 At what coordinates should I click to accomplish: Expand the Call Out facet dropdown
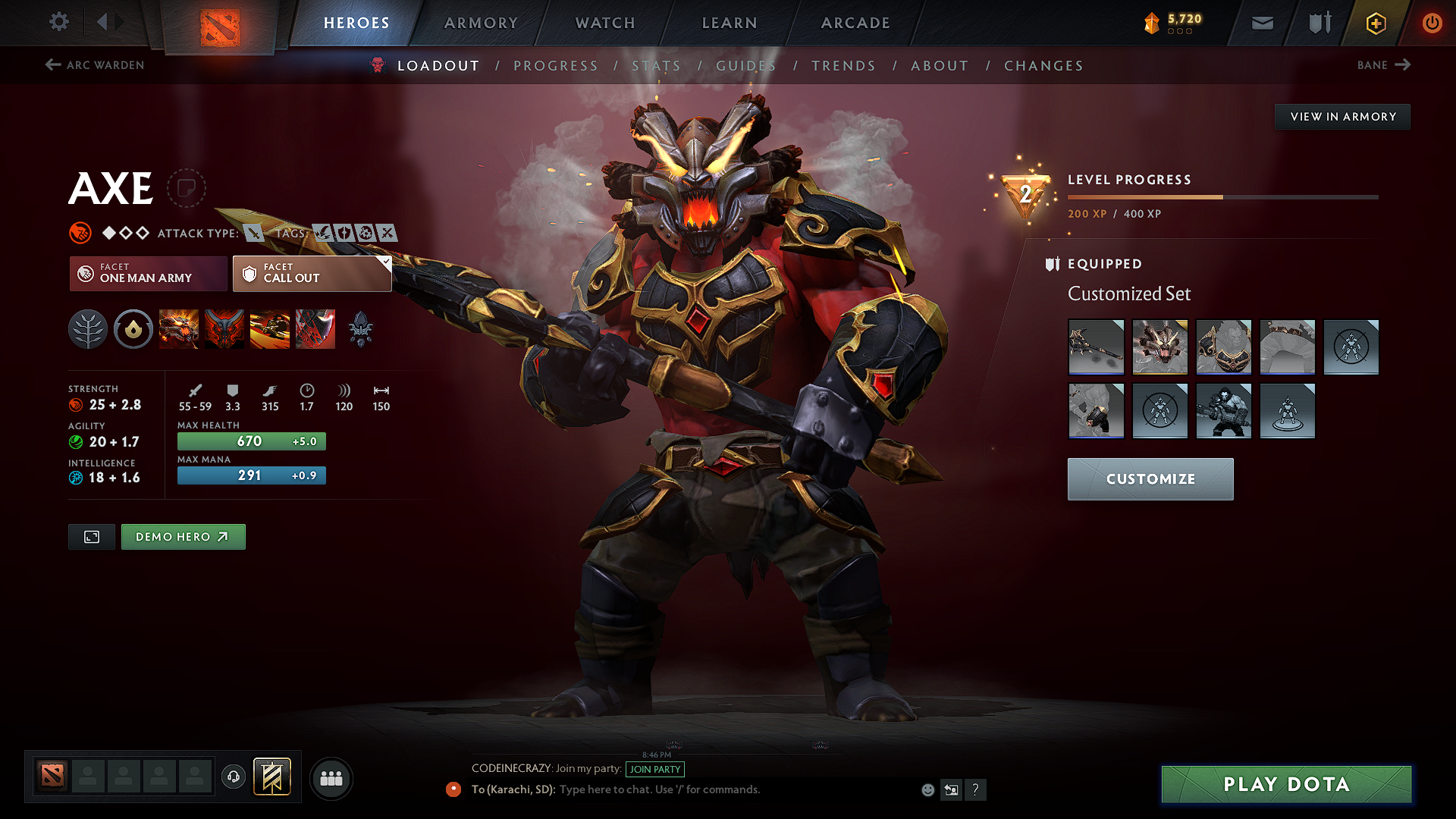click(385, 262)
